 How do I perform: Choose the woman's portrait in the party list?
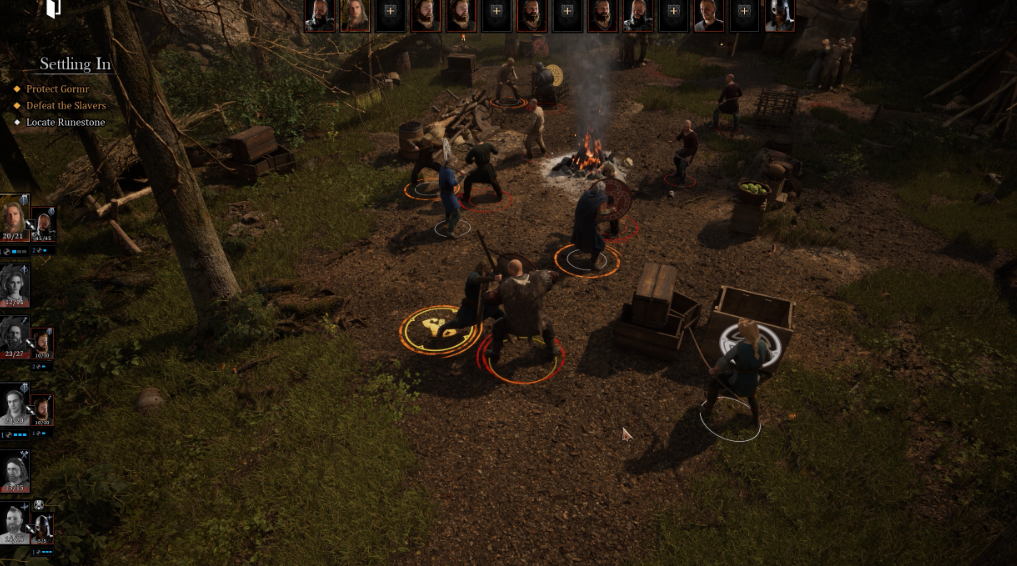point(15,283)
